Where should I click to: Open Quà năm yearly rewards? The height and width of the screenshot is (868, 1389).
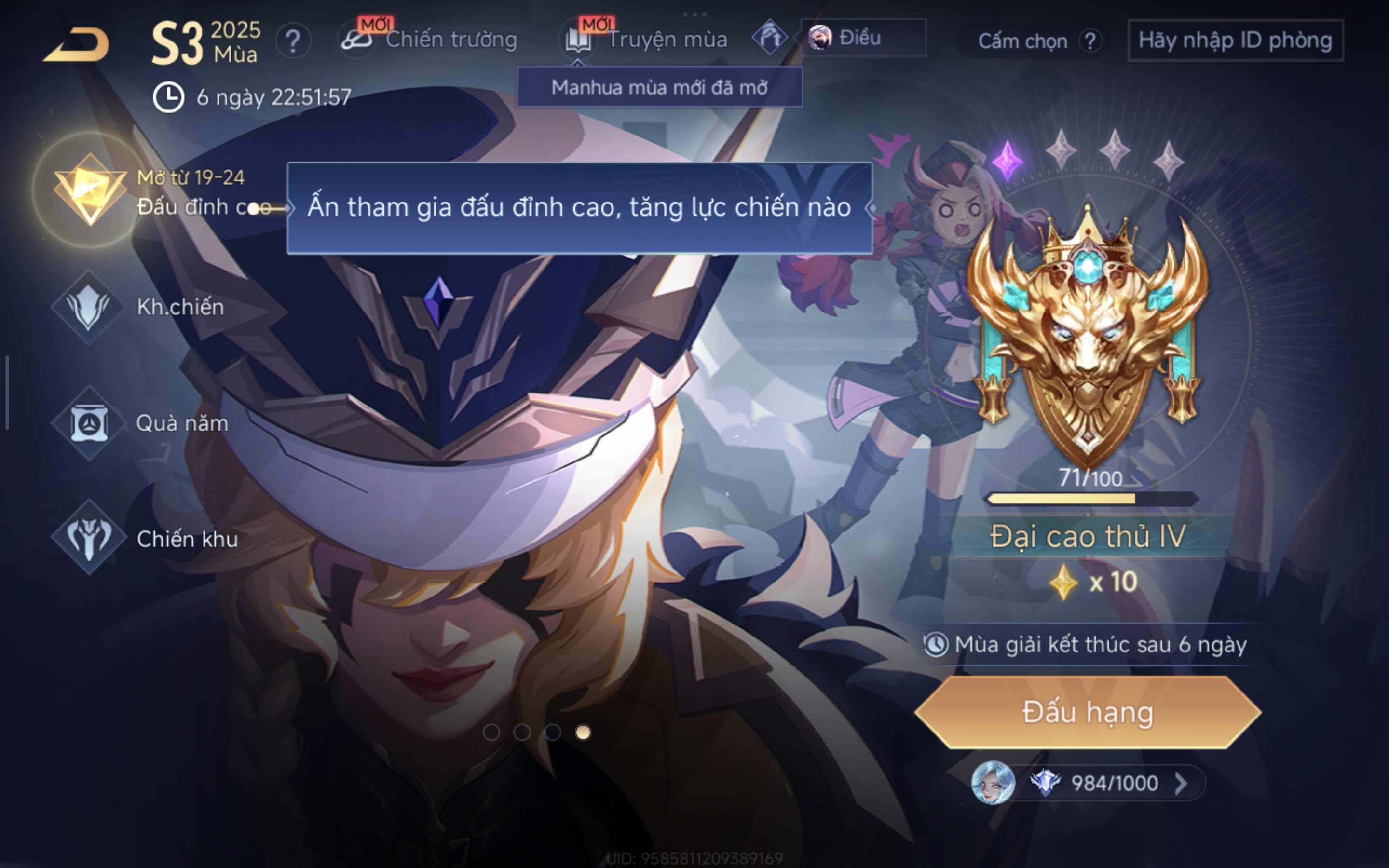tap(89, 424)
